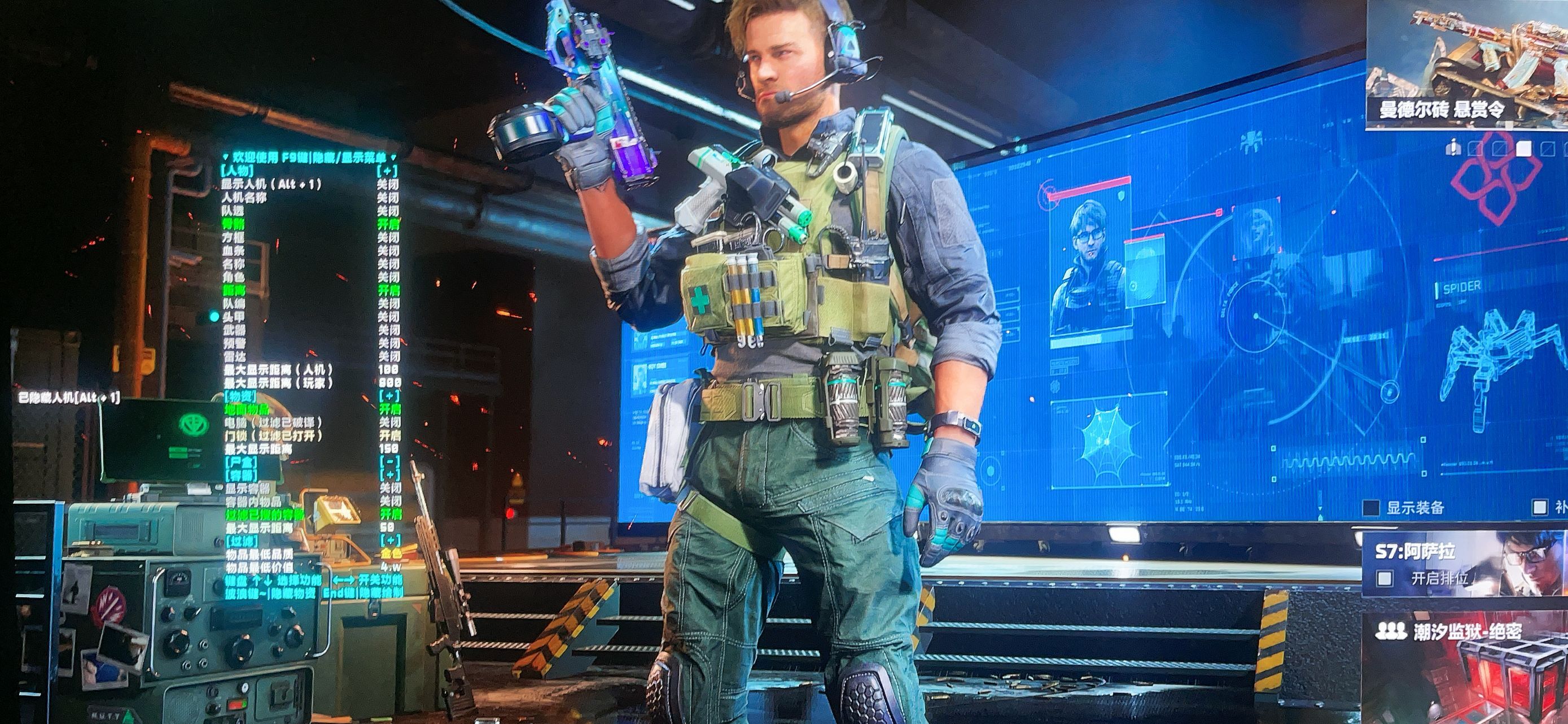Click the operator info icon below banner

tap(1453, 148)
